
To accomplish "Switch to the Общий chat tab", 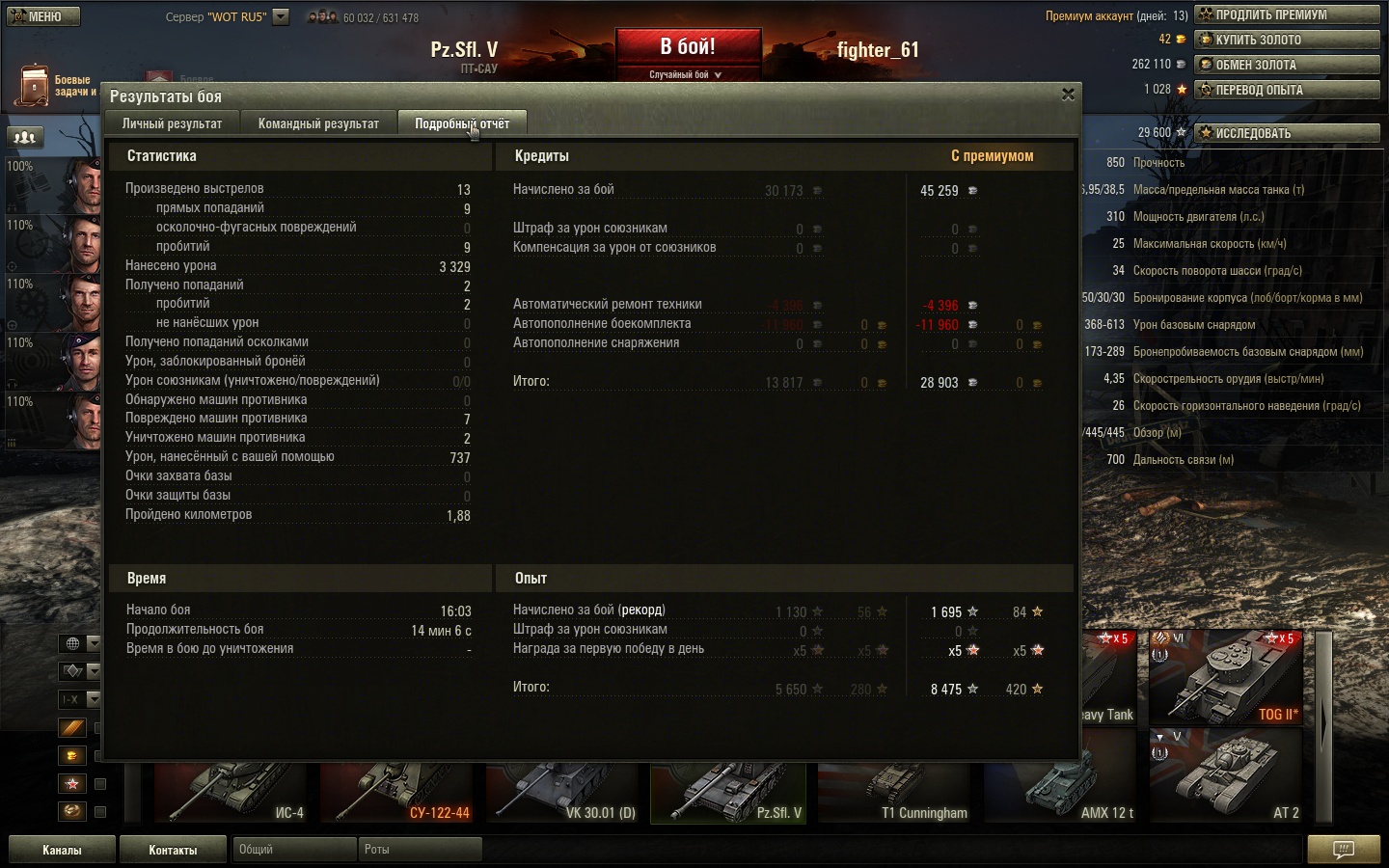I will click(x=293, y=850).
